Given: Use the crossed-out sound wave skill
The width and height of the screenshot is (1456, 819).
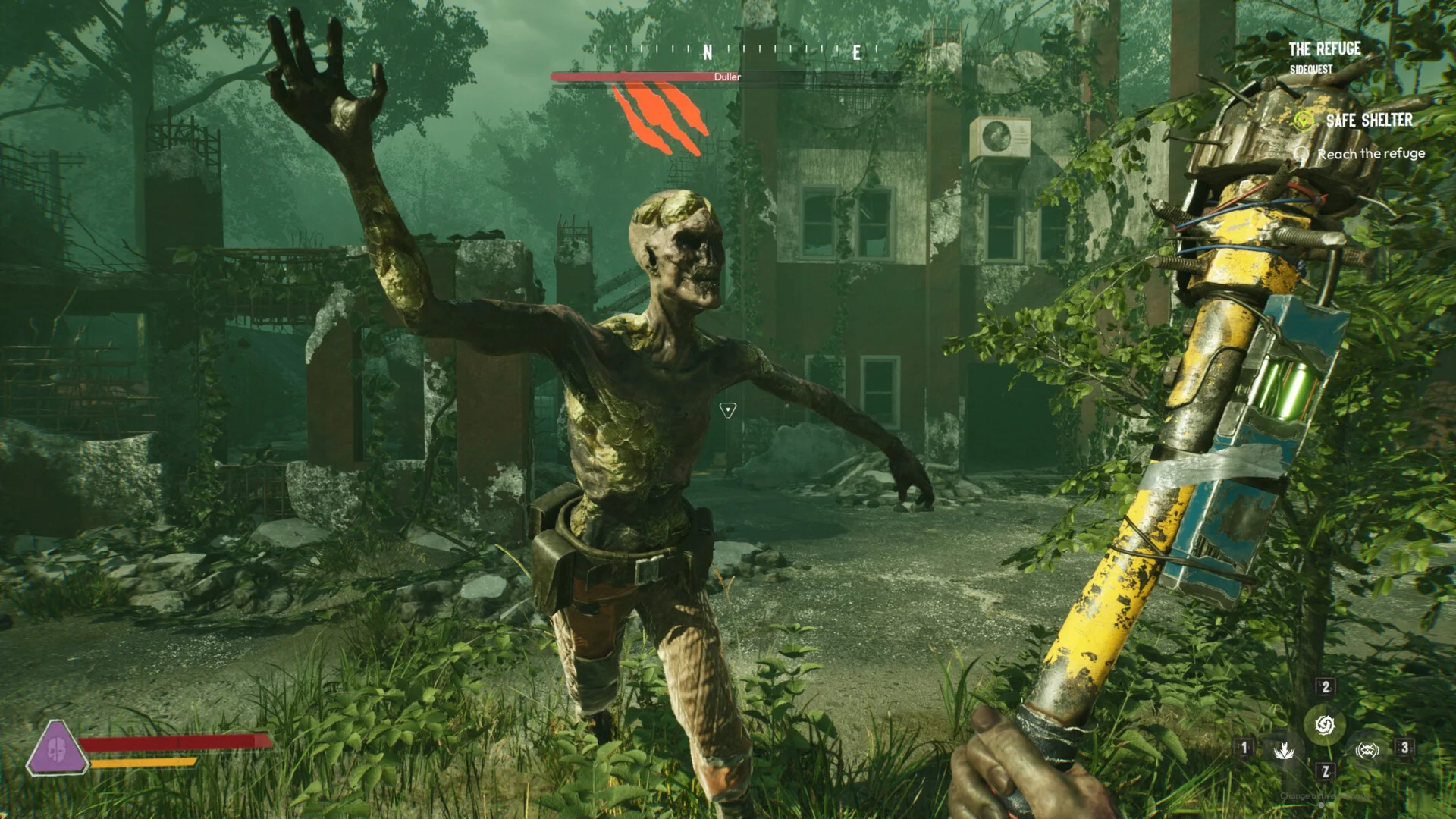Looking at the screenshot, I should (1367, 750).
